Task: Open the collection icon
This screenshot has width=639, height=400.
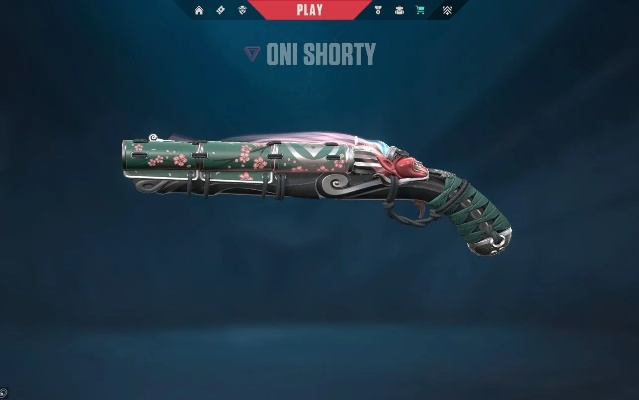Action: coord(398,10)
